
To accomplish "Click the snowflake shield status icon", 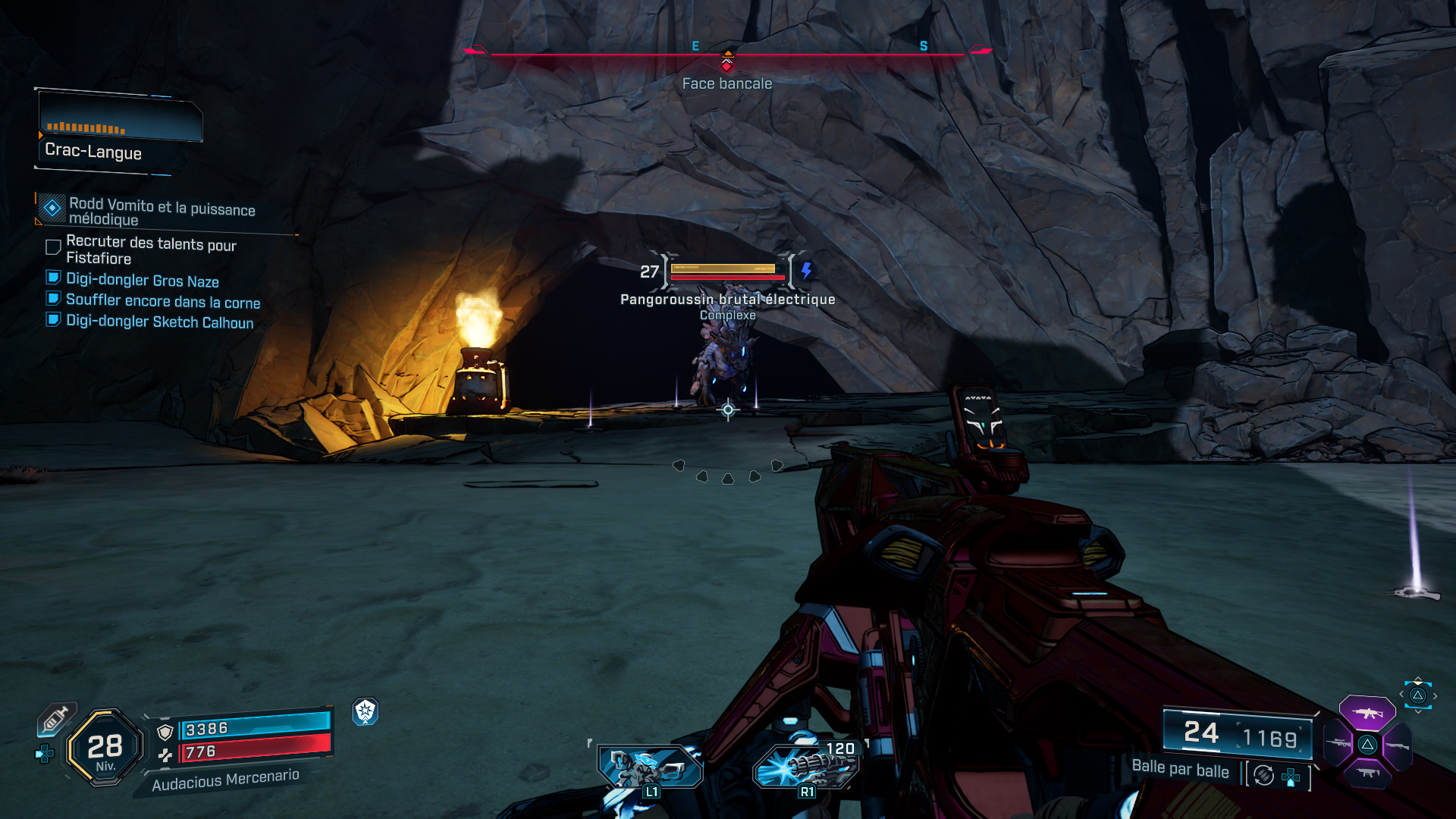I will click(366, 711).
